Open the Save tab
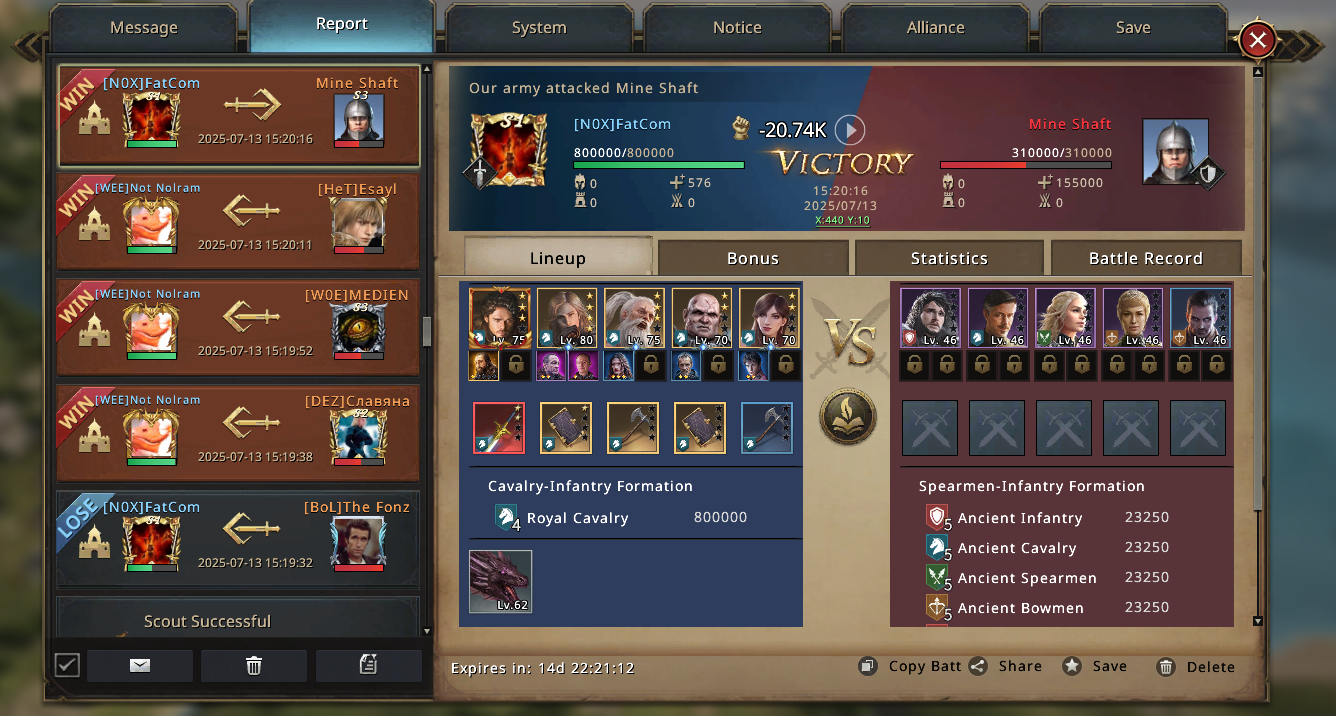 click(1133, 28)
